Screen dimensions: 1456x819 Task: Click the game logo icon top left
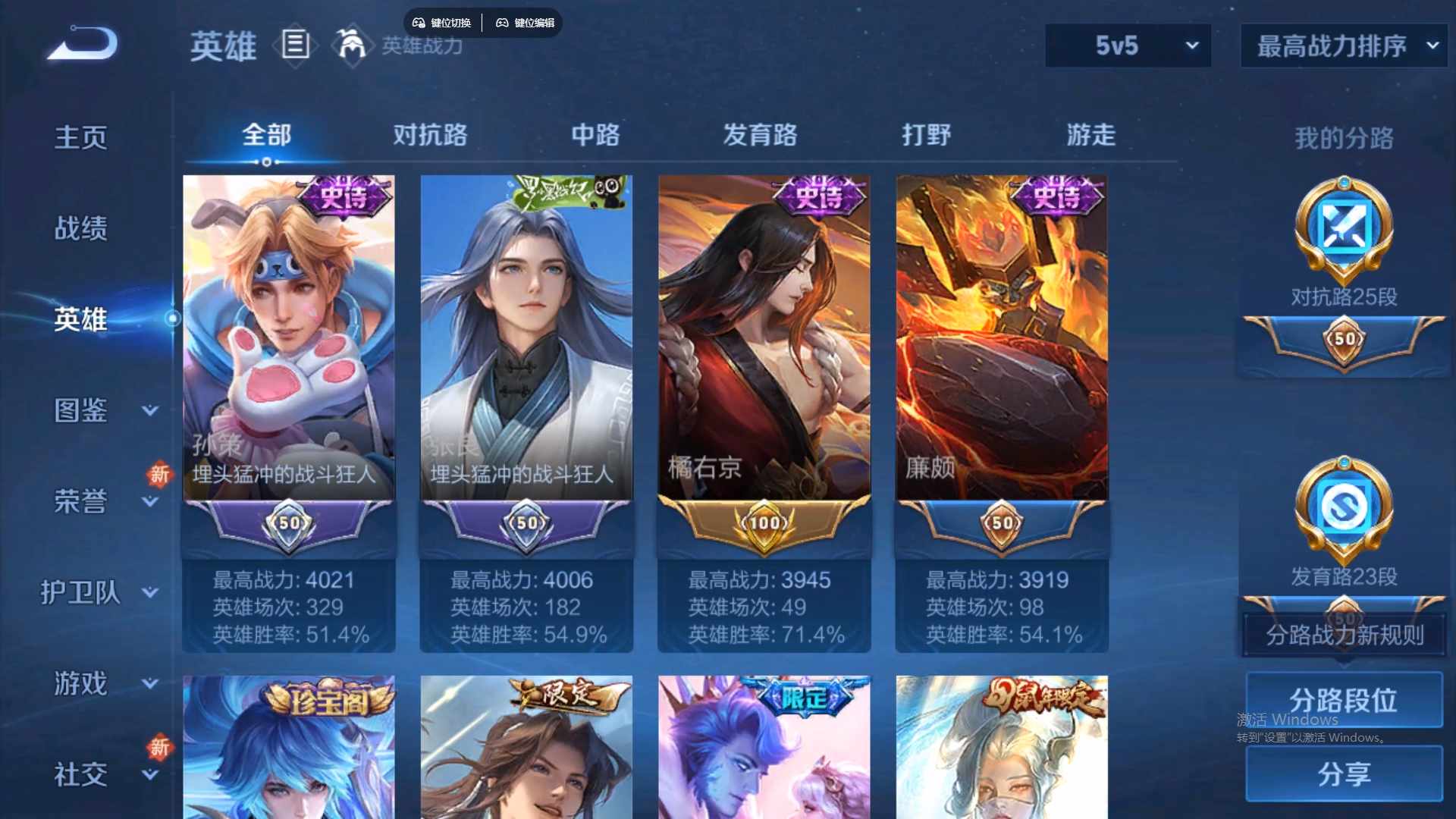coord(80,43)
